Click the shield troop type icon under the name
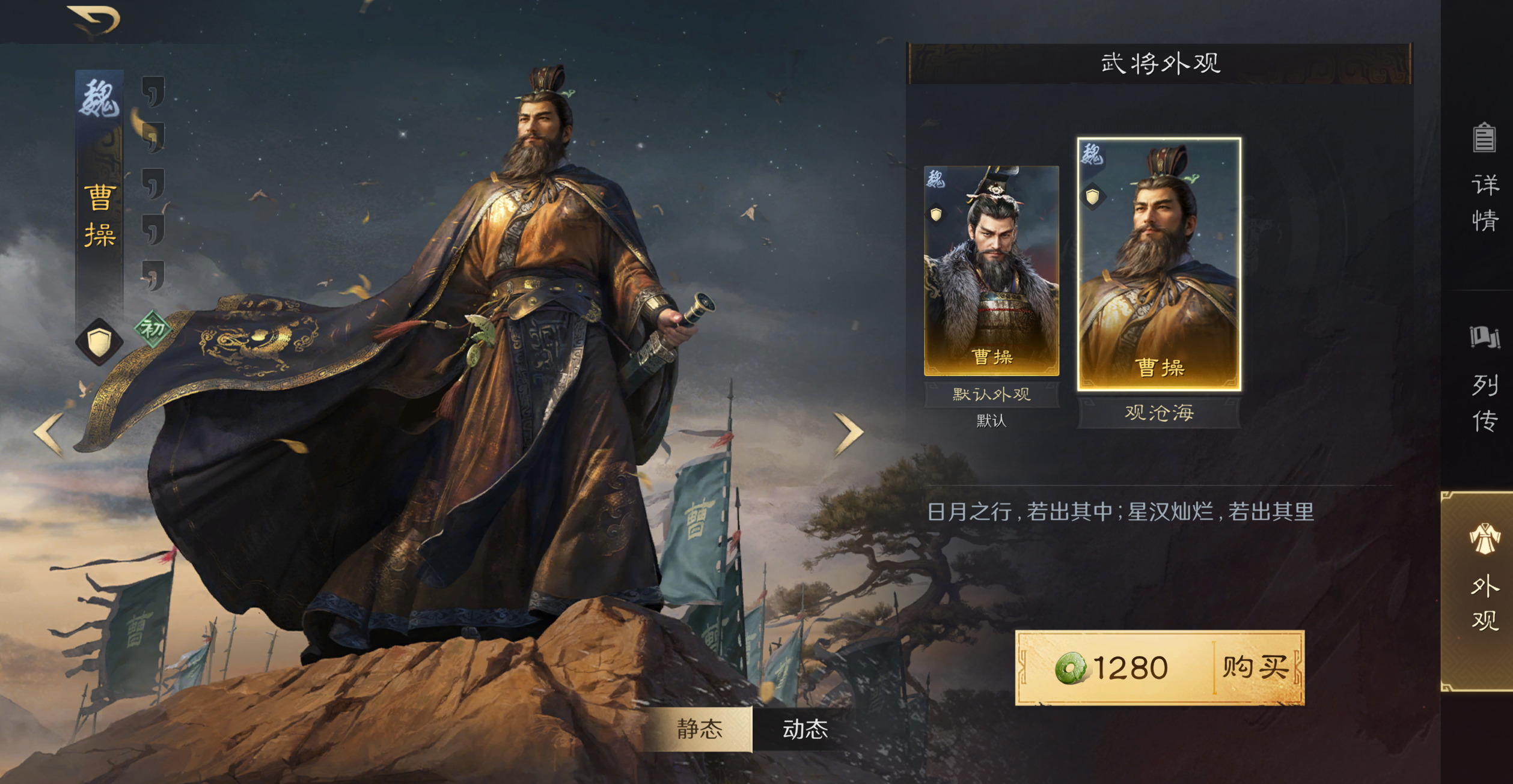 99,342
